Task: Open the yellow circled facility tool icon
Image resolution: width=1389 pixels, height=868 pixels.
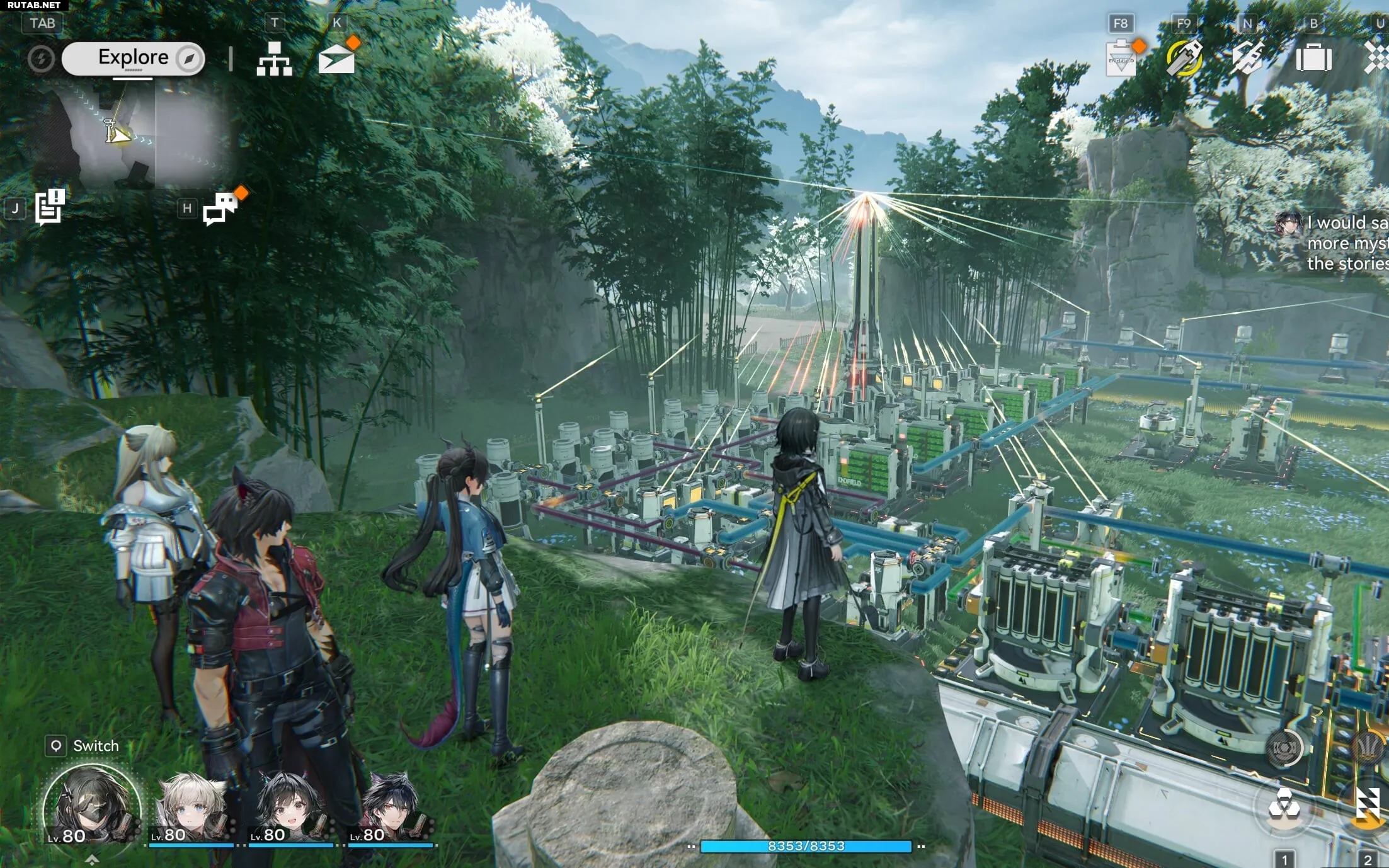Action: [1184, 58]
